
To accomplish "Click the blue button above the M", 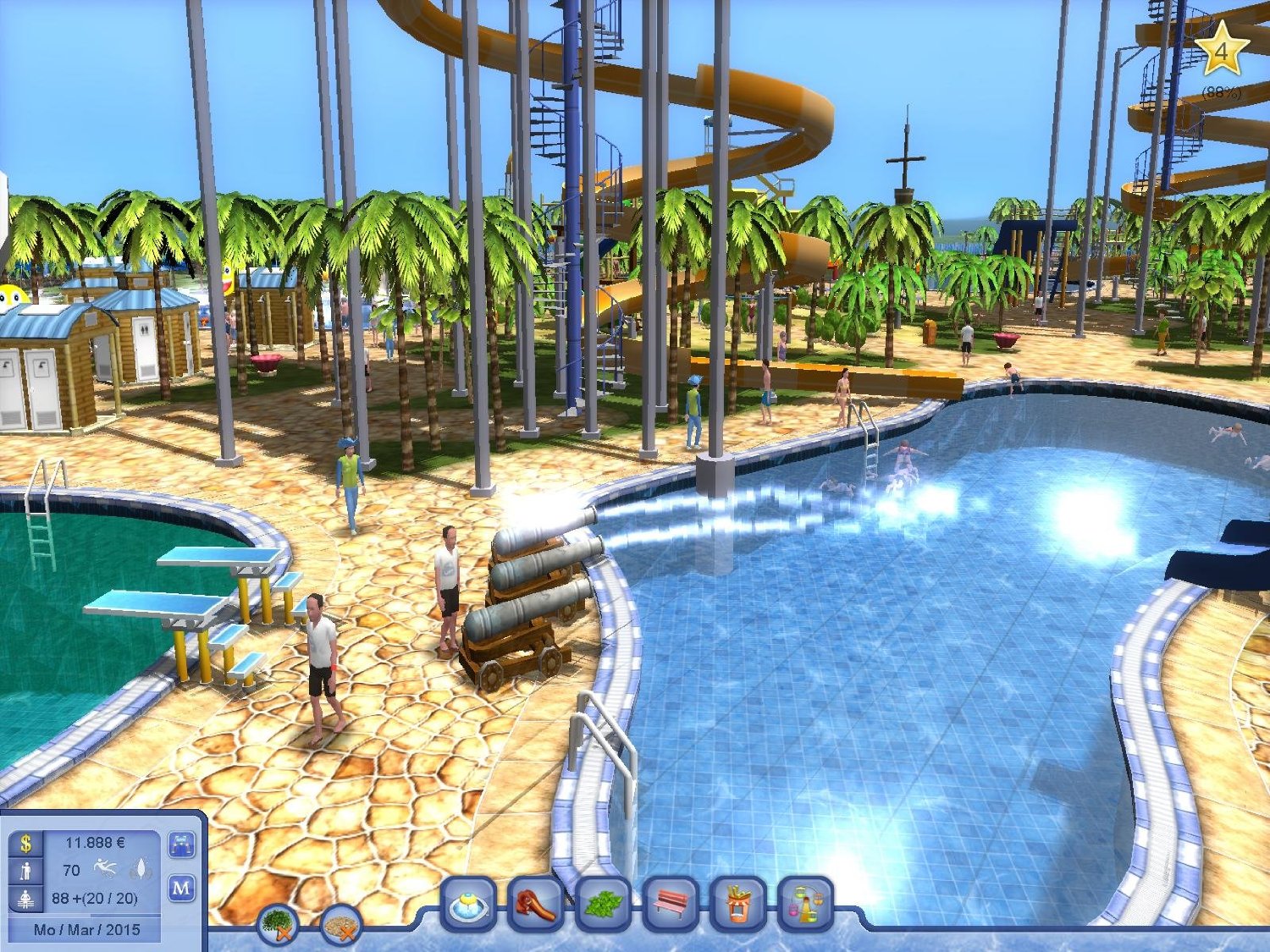I will click(182, 845).
